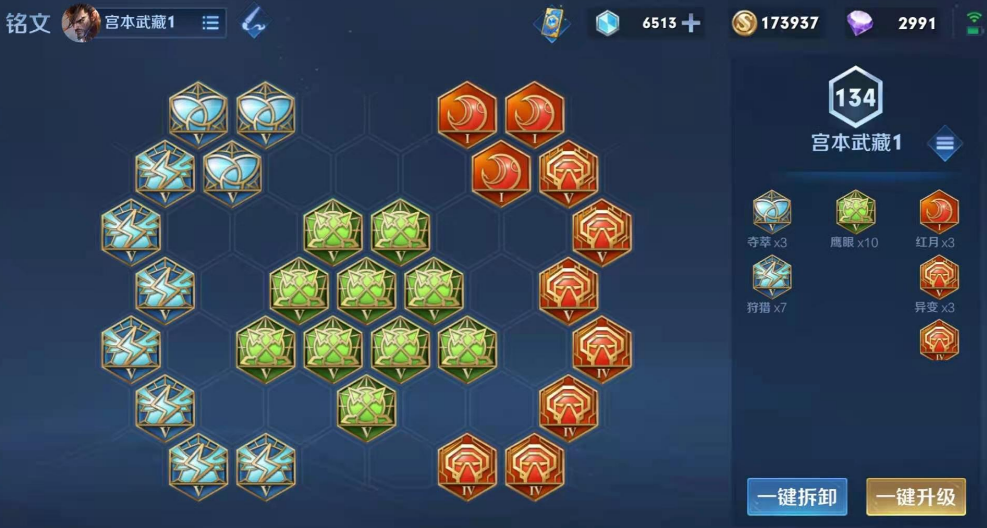The height and width of the screenshot is (528, 987).
Task: Select the unlabeled red level IV rune icon
Action: pyautogui.click(x=938, y=341)
